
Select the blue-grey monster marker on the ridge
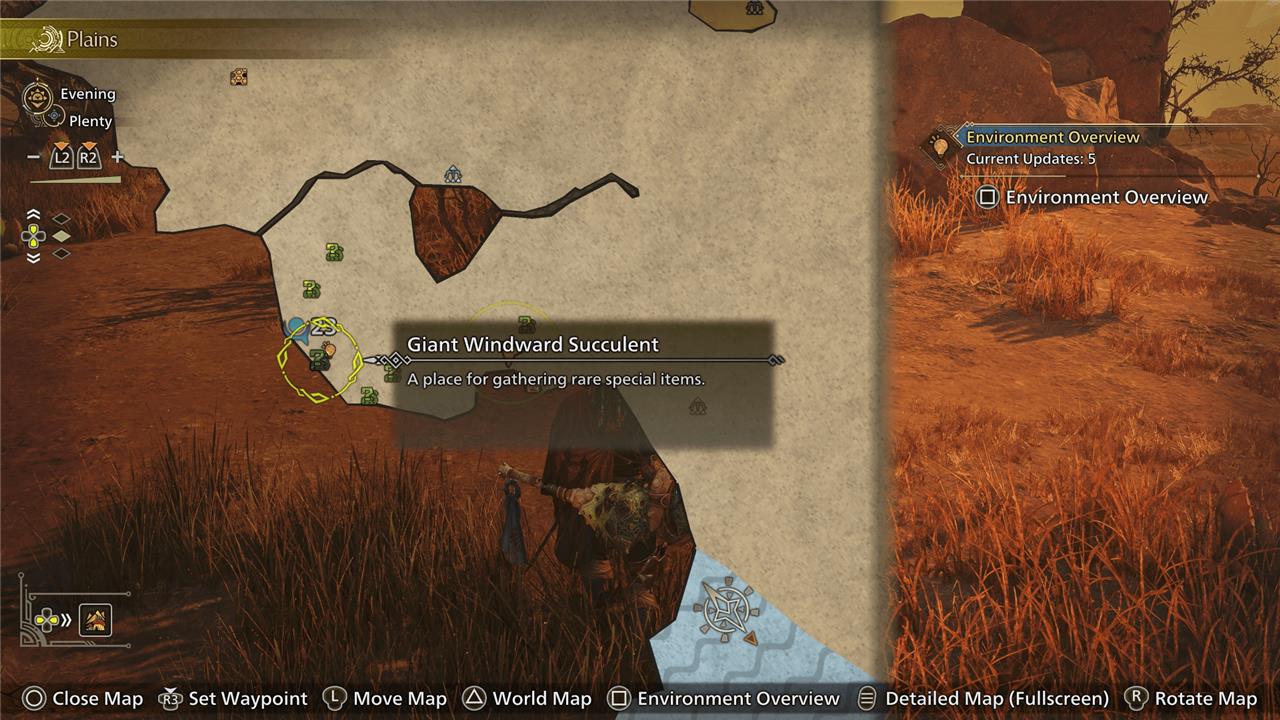click(453, 175)
